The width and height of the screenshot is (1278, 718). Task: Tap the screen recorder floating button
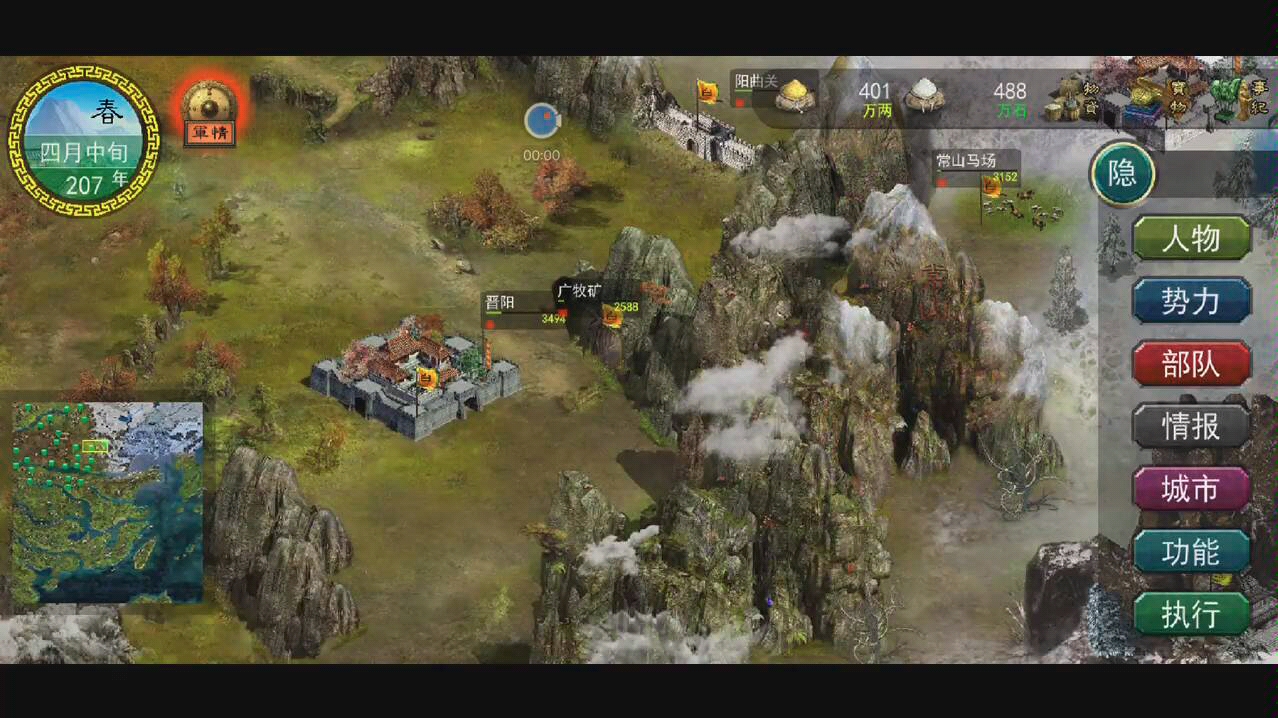(x=541, y=121)
